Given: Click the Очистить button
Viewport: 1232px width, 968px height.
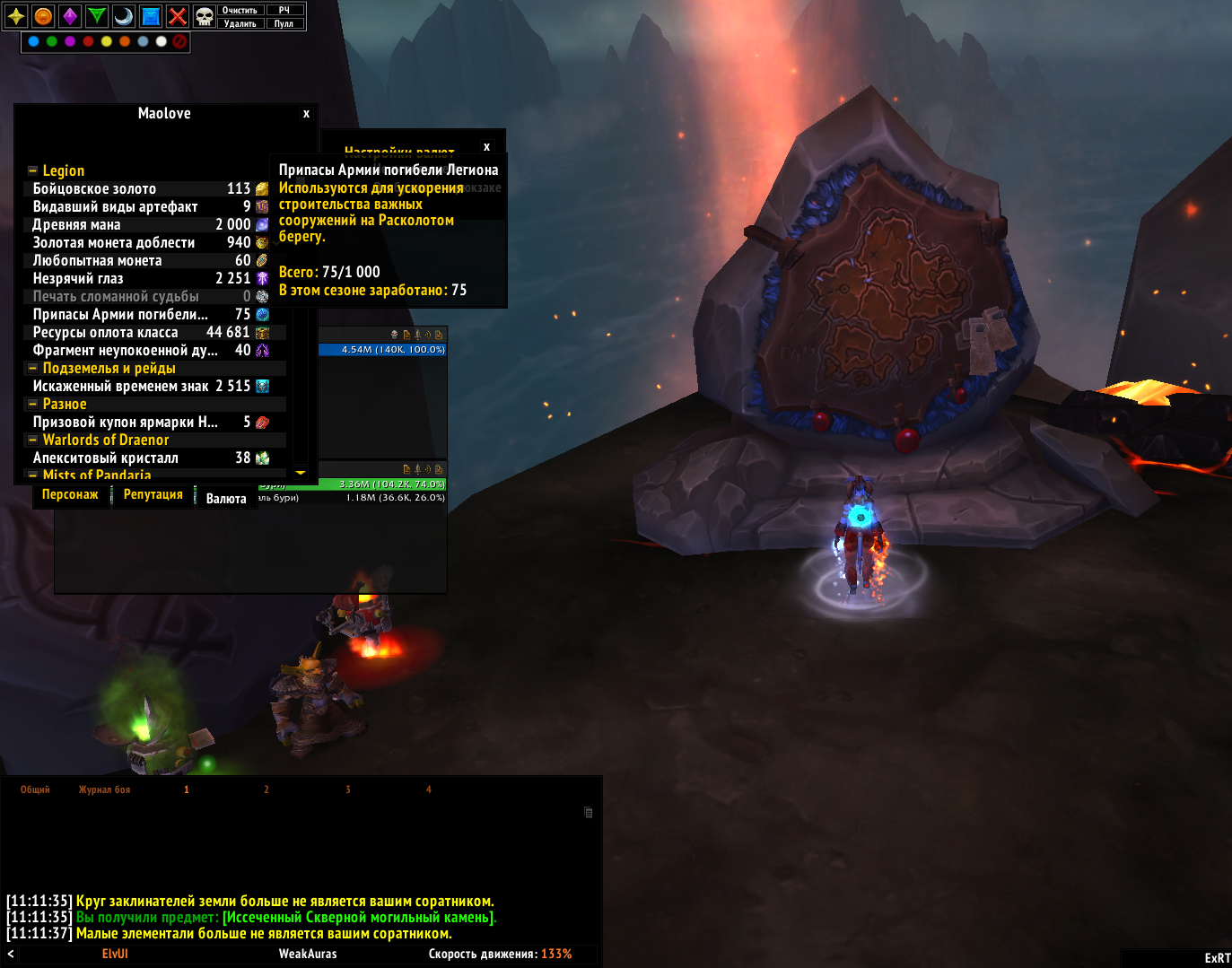Looking at the screenshot, I should coord(240,10).
